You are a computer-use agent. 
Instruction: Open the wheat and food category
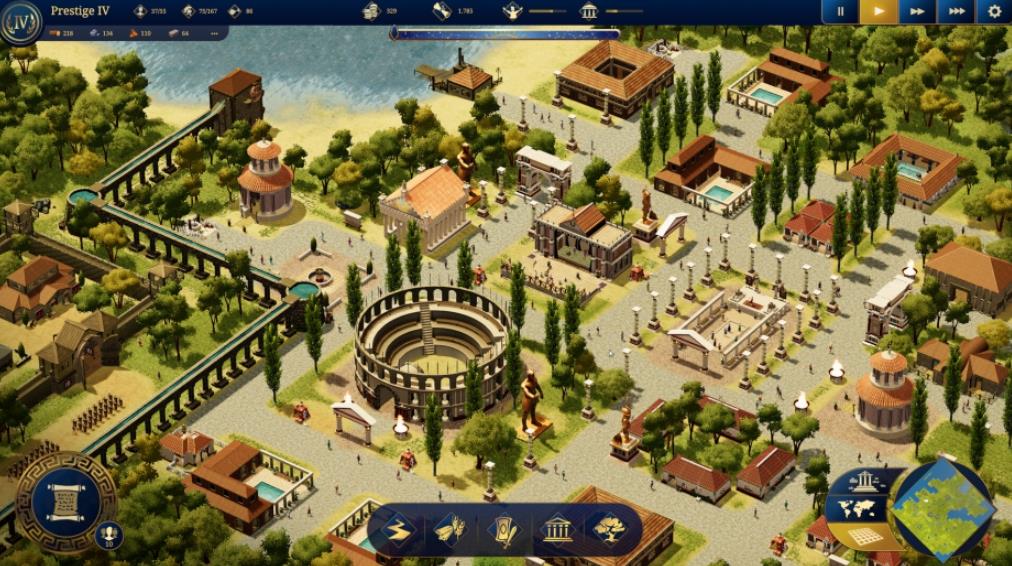pos(450,529)
